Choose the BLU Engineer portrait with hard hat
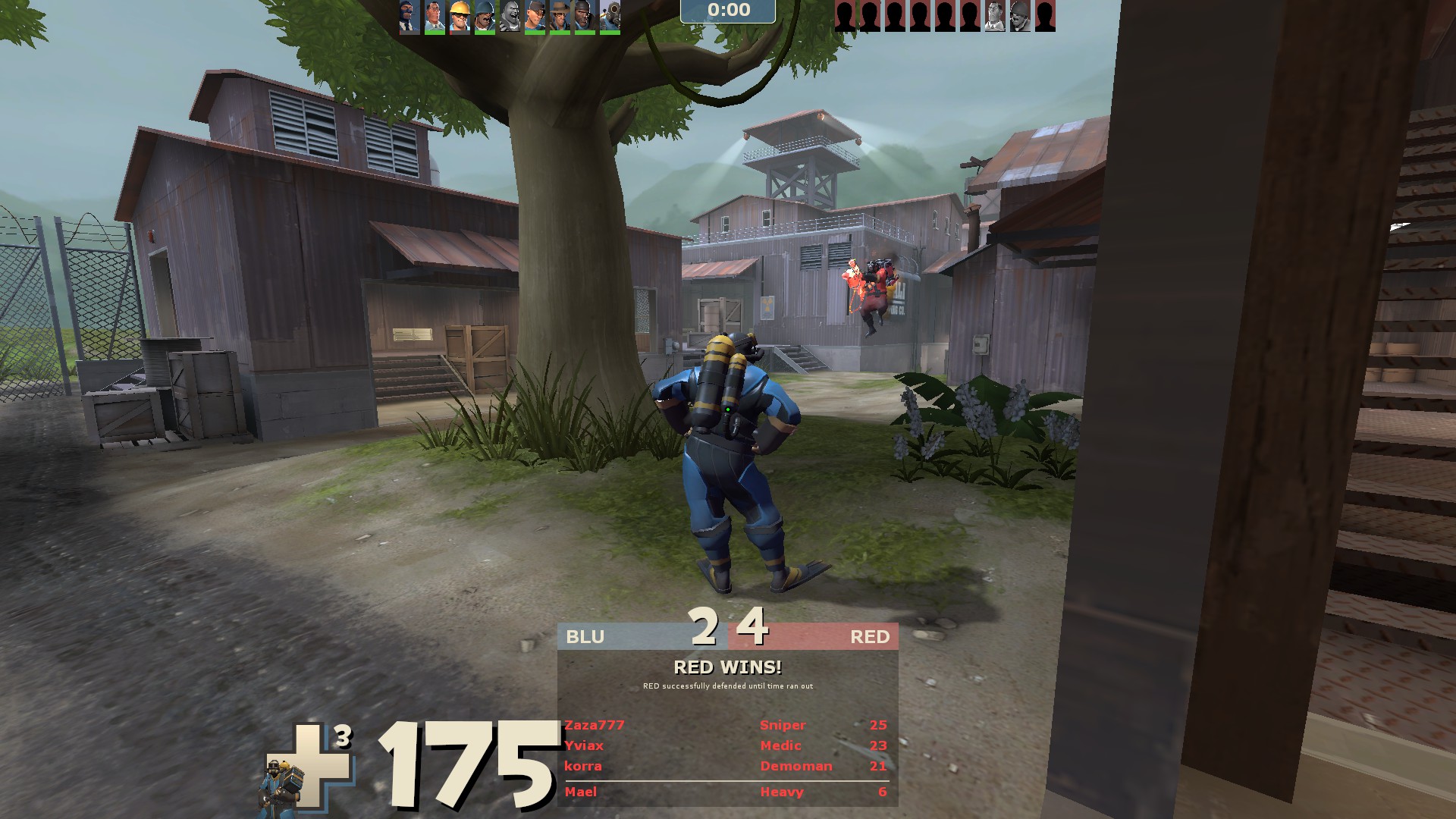The width and height of the screenshot is (1456, 819). point(460,16)
